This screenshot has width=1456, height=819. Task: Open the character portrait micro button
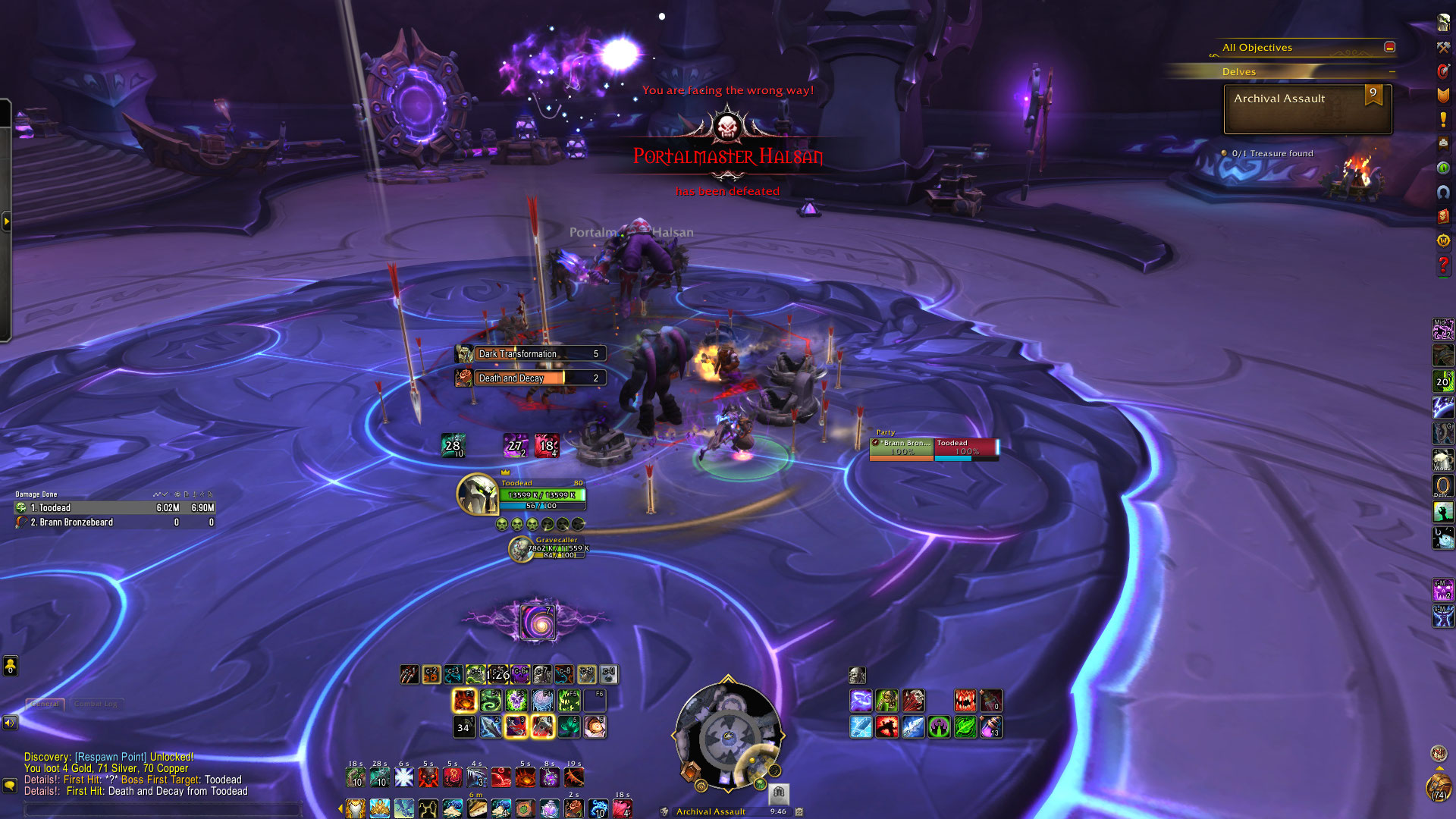pyautogui.click(x=1443, y=23)
